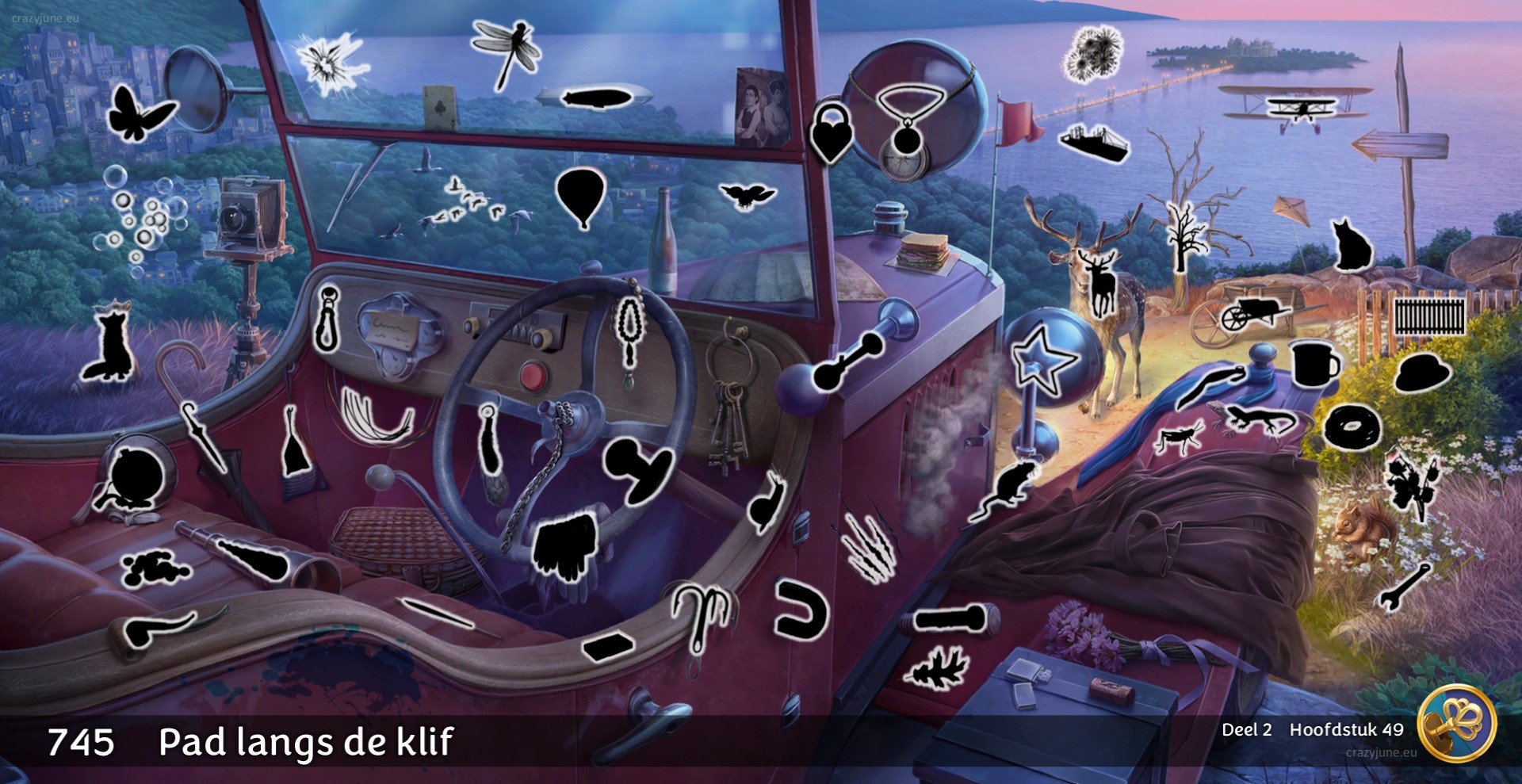Viewport: 1522px width, 784px height.
Task: Select the dragonfly silhouette marker
Action: pos(506,51)
